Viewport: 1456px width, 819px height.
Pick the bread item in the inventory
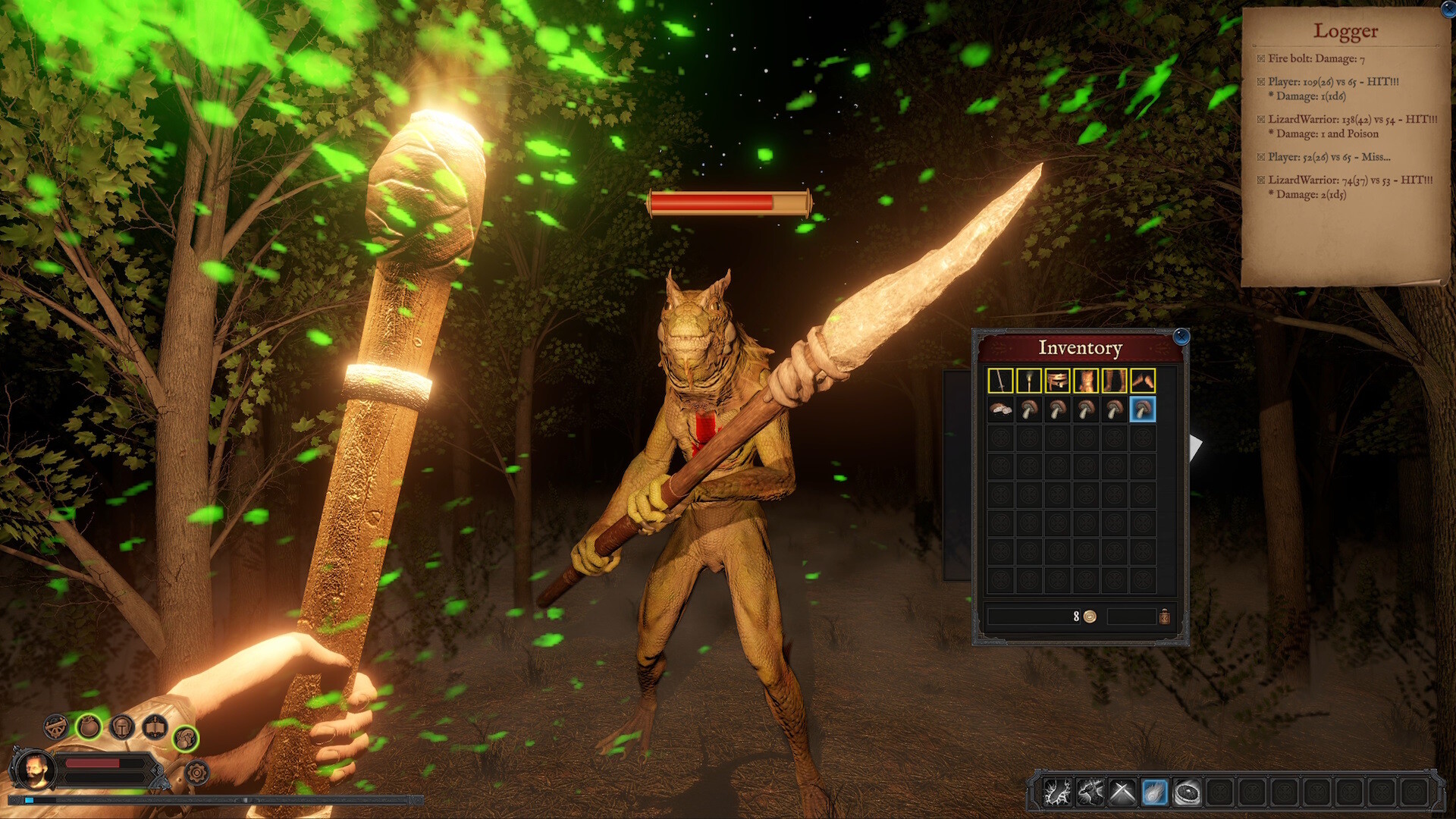[x=1000, y=409]
